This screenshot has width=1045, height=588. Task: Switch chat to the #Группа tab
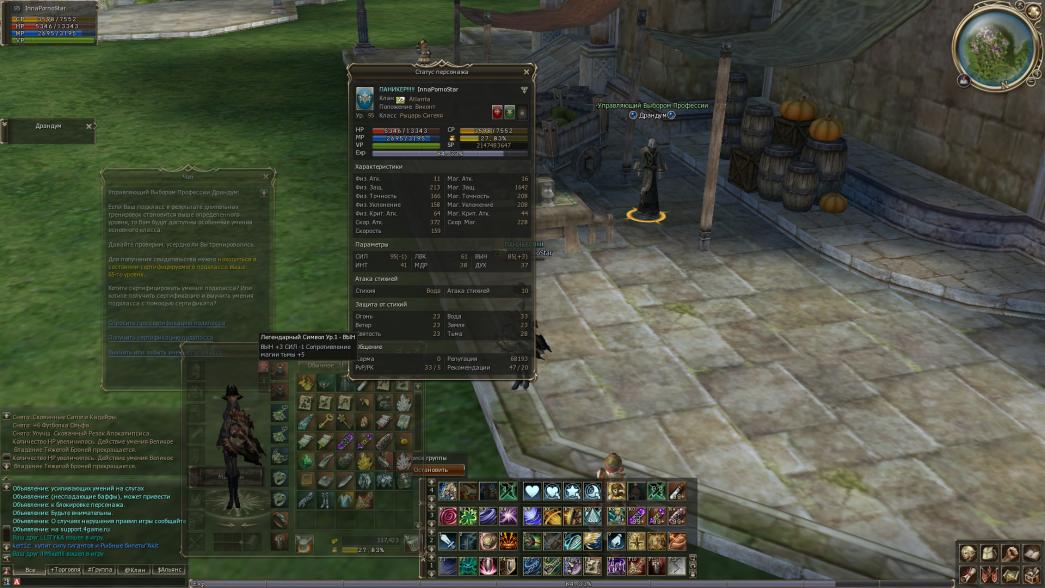[100, 569]
